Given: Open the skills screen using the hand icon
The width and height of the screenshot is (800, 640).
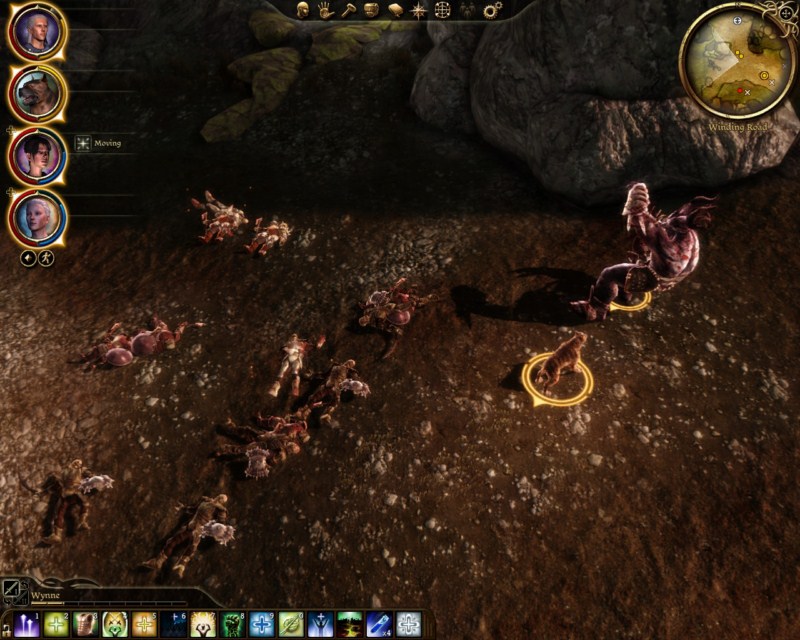Looking at the screenshot, I should click(x=325, y=10).
